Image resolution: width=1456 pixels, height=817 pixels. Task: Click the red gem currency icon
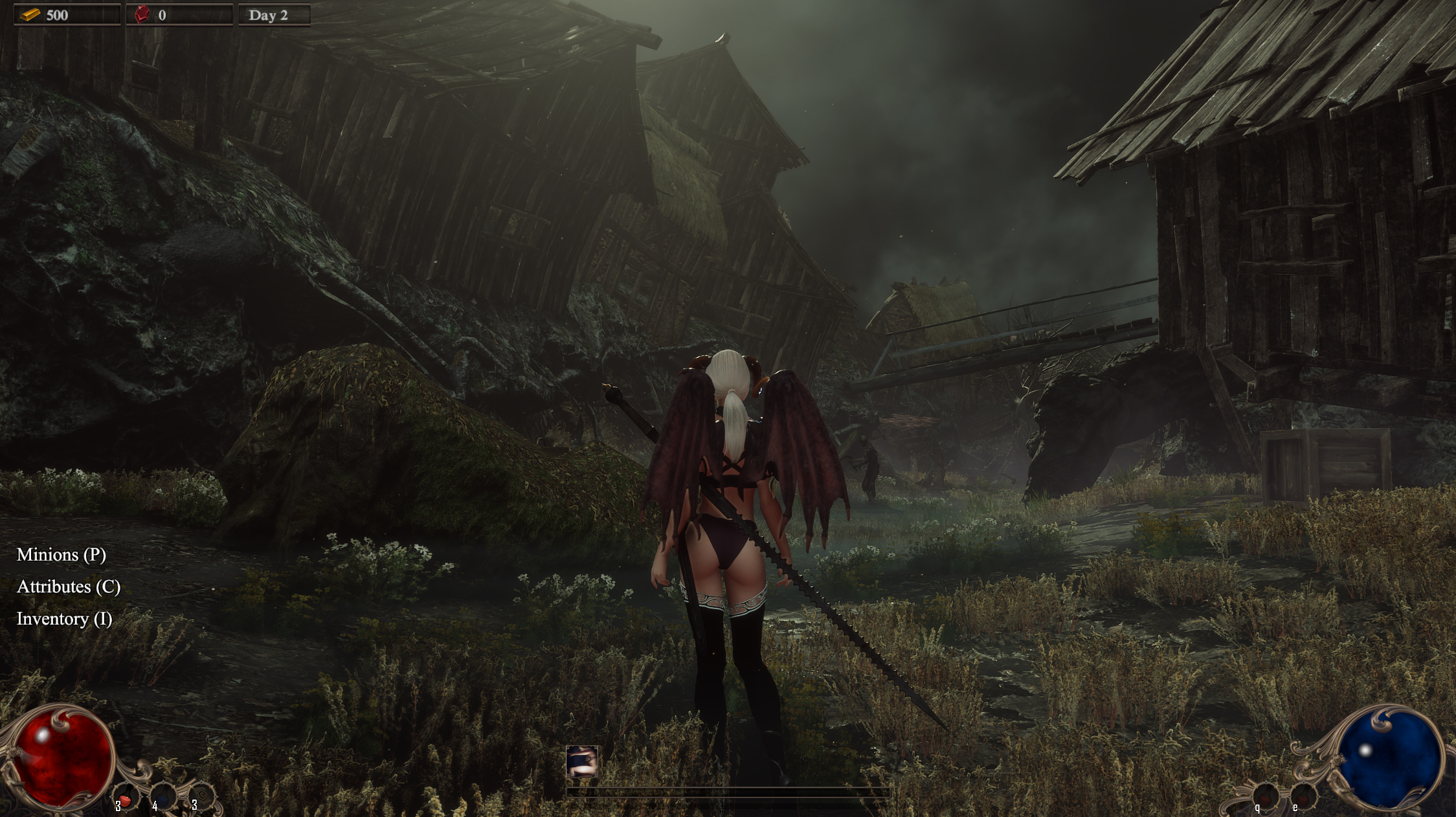pos(144,14)
